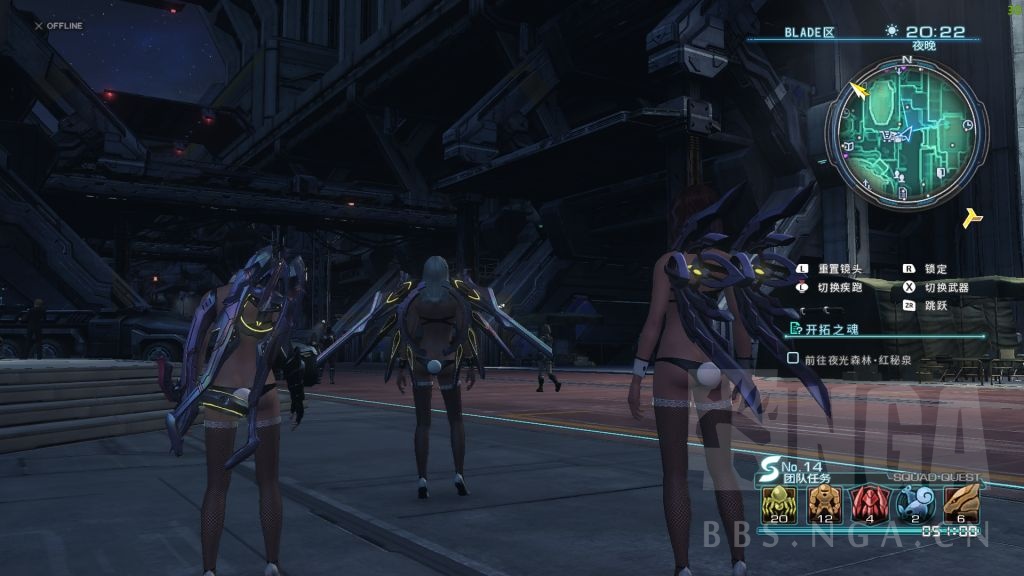The height and width of the screenshot is (576, 1024).
Task: Select the red crystal squad quest target
Action: (x=864, y=501)
